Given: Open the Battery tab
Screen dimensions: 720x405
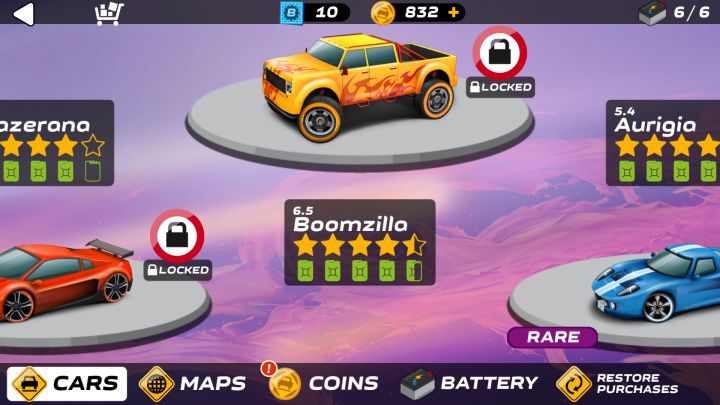Looking at the screenshot, I should pos(469,383).
